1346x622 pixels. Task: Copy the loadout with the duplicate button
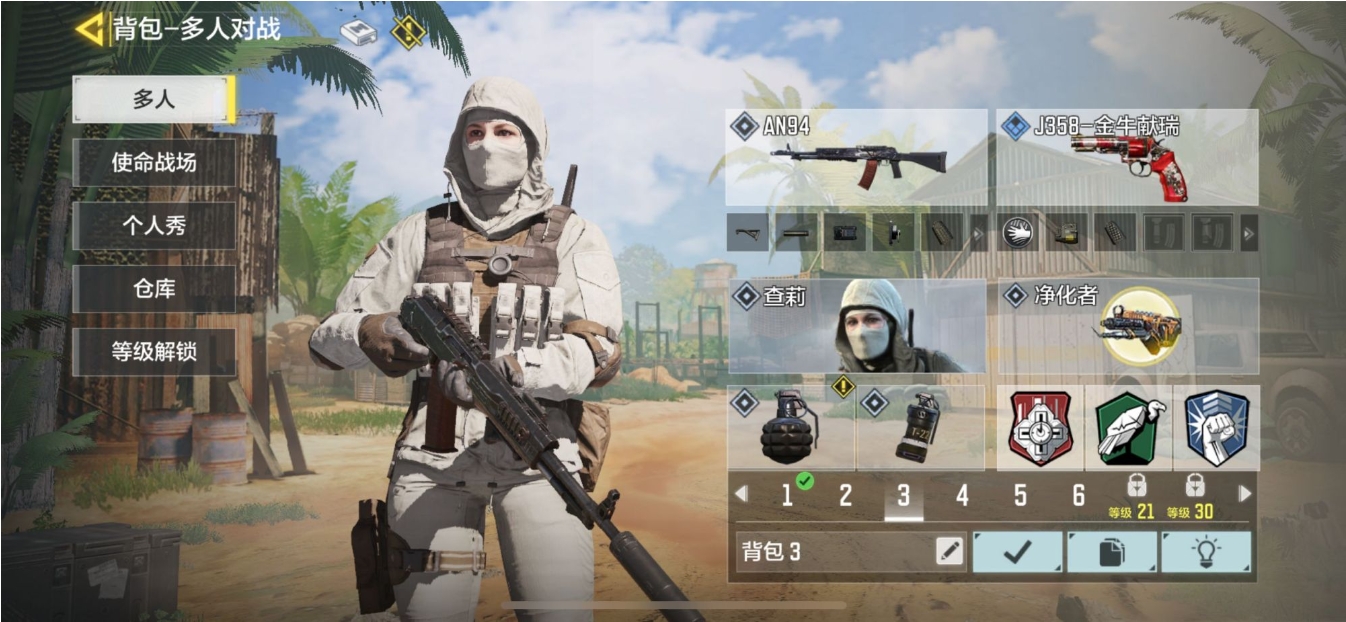pyautogui.click(x=1111, y=552)
